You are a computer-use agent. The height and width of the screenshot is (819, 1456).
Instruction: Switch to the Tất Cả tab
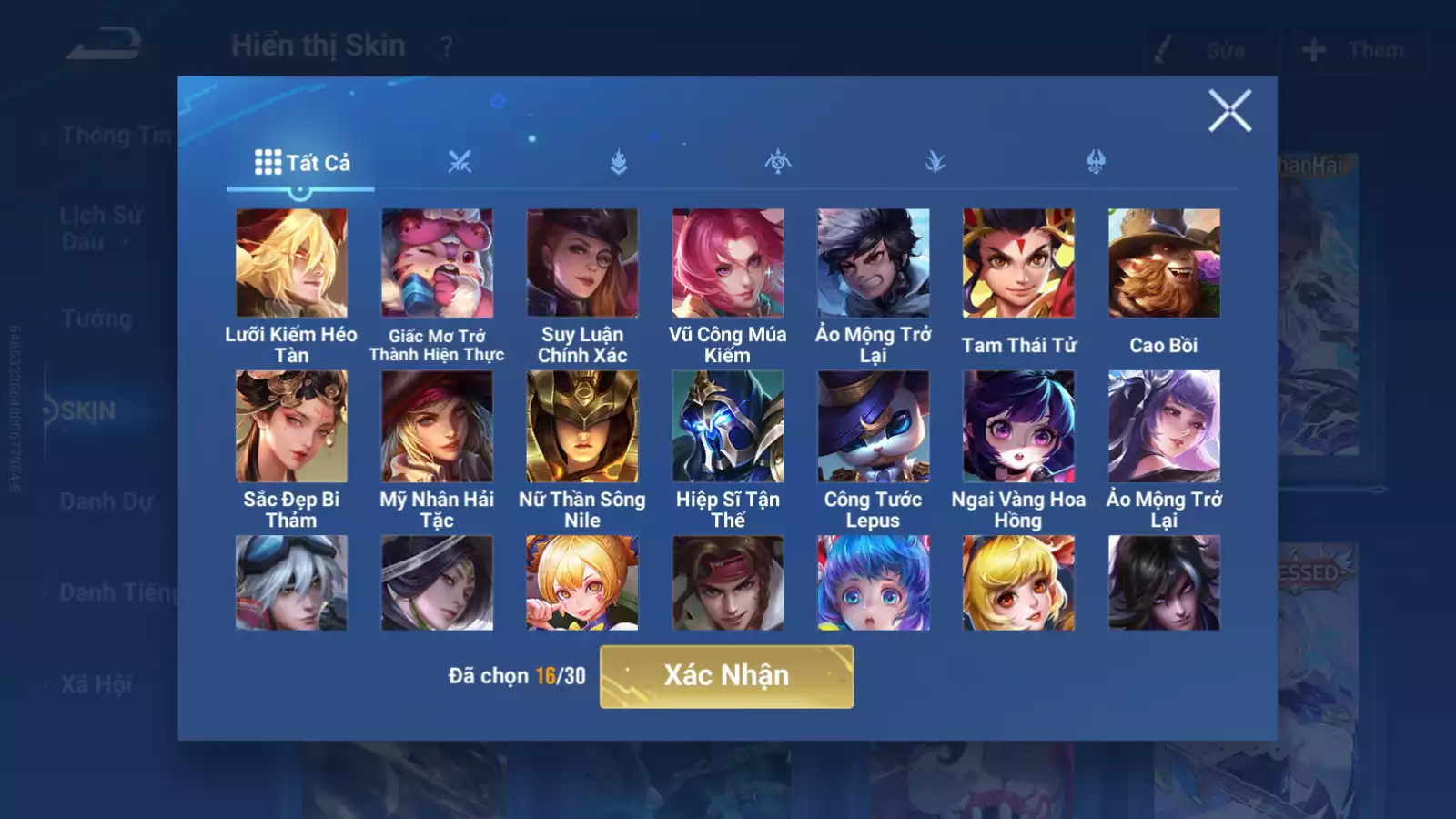click(x=301, y=163)
